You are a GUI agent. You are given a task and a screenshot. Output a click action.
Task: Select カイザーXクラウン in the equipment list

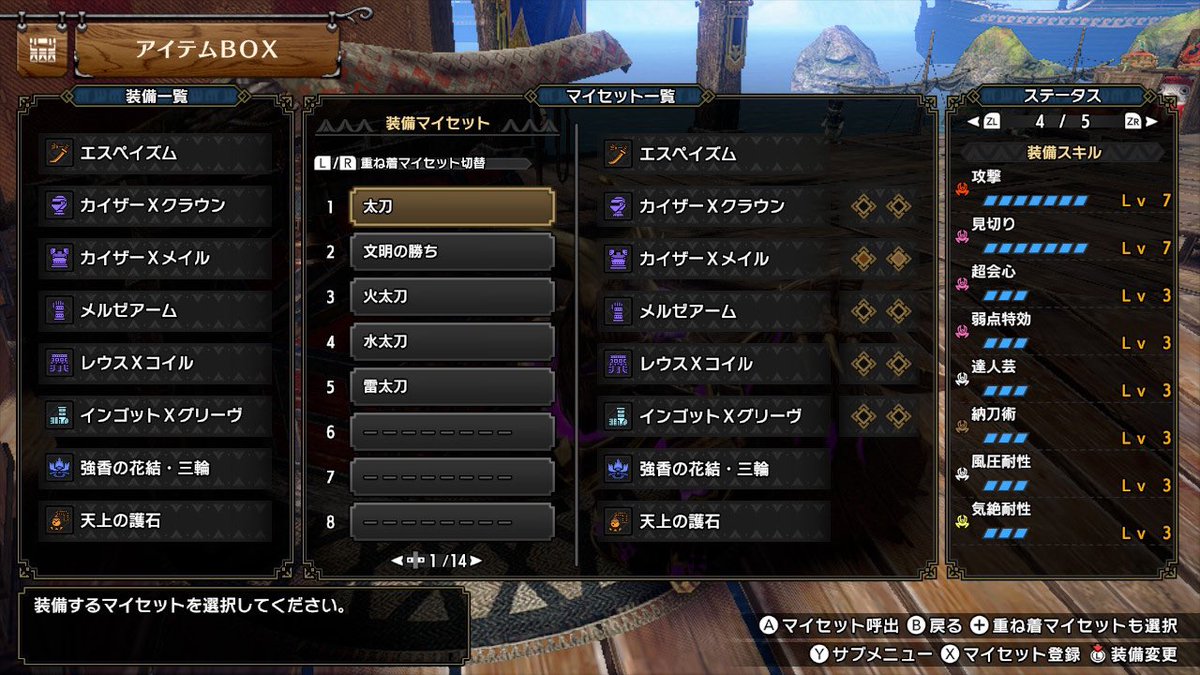point(157,205)
